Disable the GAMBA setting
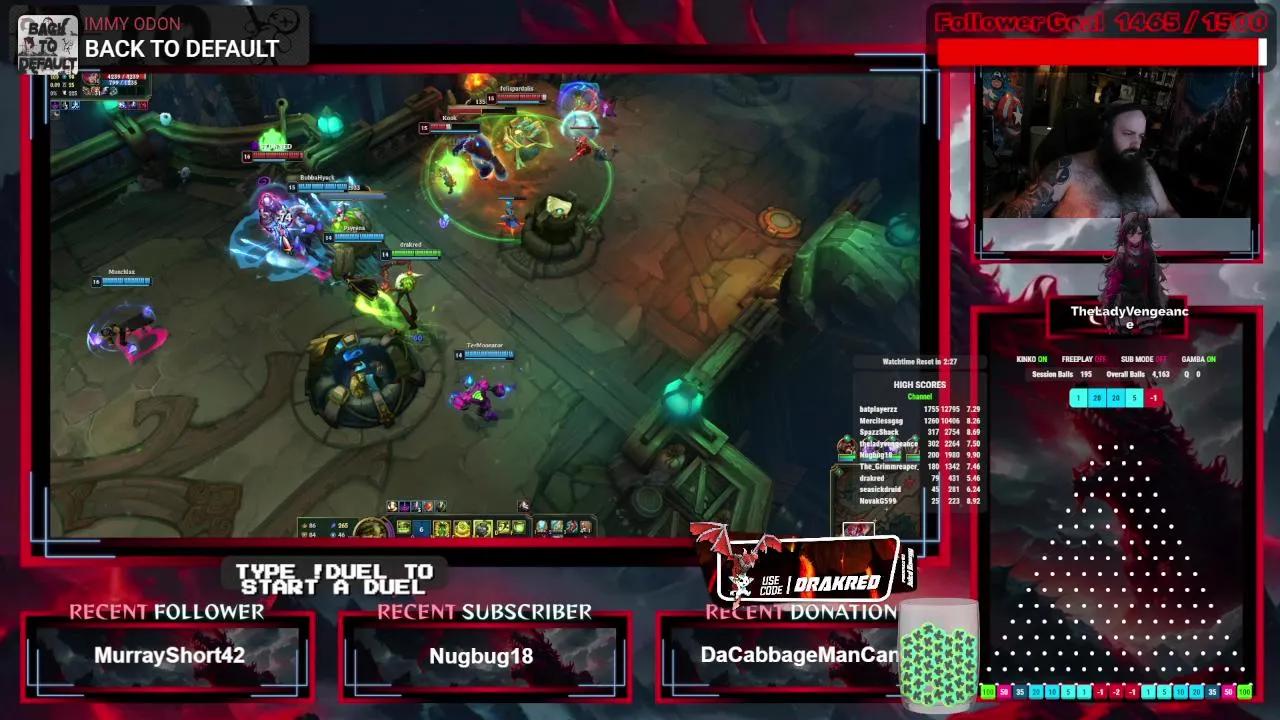 [1197, 358]
